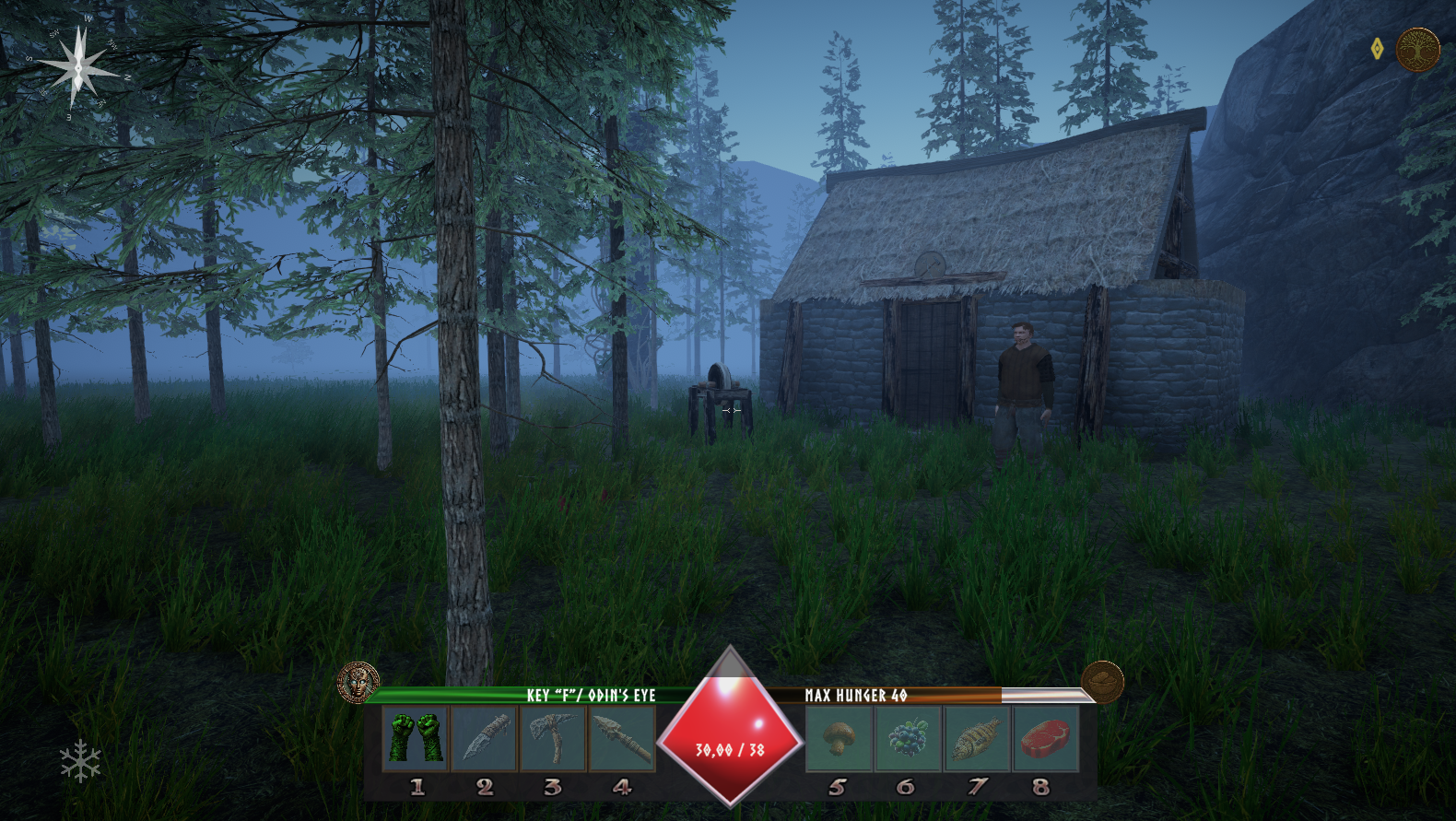The image size is (1456, 821).
Task: Click the golden diamond rune icon
Action: coord(1377,49)
